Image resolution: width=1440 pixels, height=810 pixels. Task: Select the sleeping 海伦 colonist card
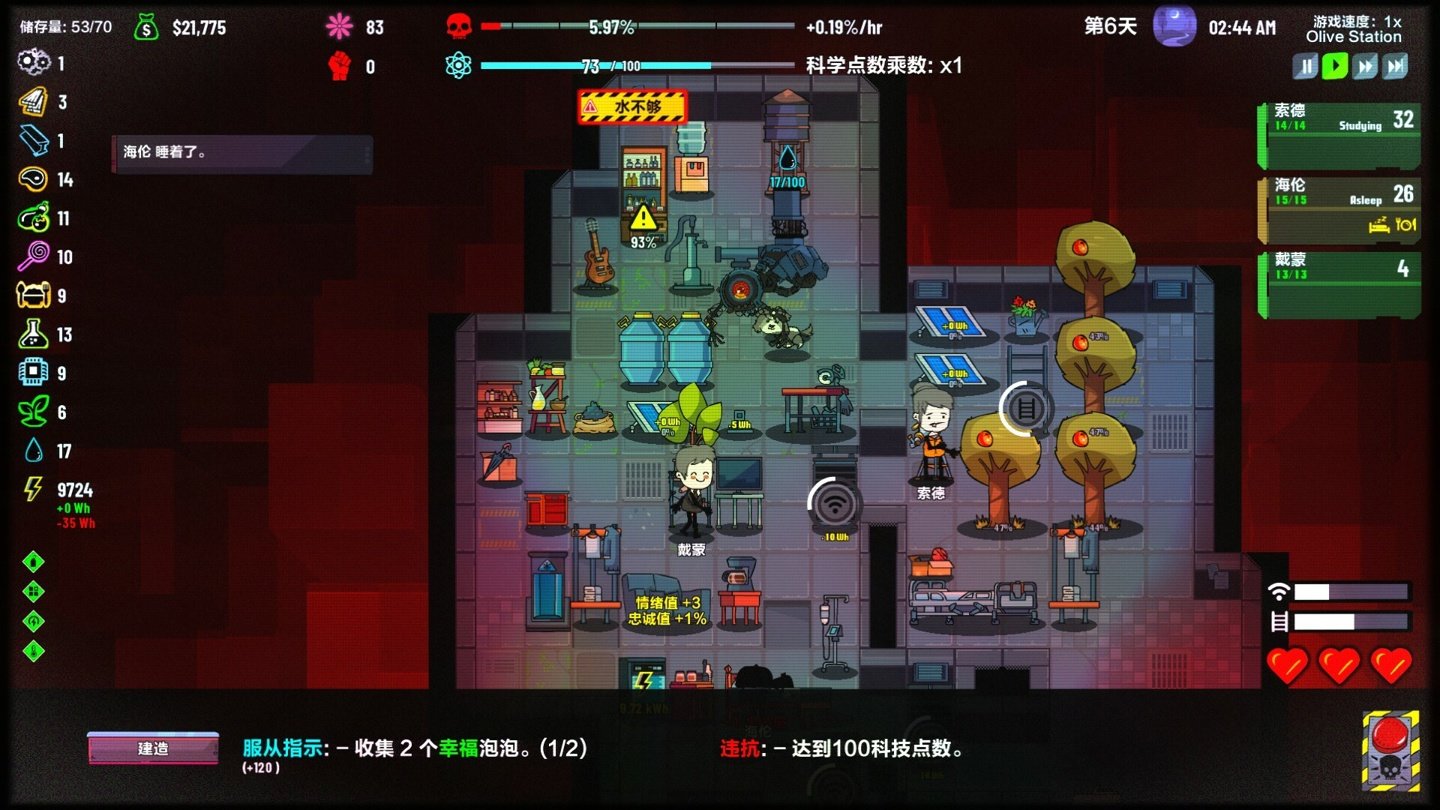[1339, 209]
